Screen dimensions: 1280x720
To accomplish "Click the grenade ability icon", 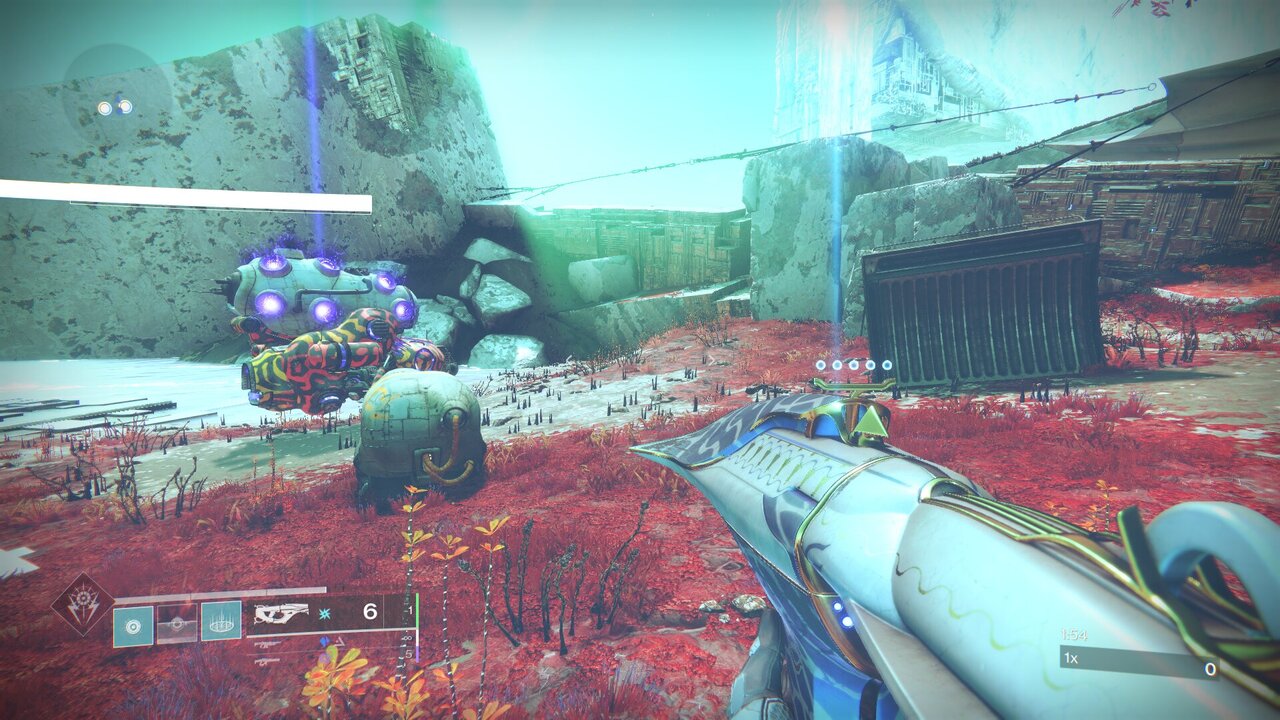I will pyautogui.click(x=133, y=625).
